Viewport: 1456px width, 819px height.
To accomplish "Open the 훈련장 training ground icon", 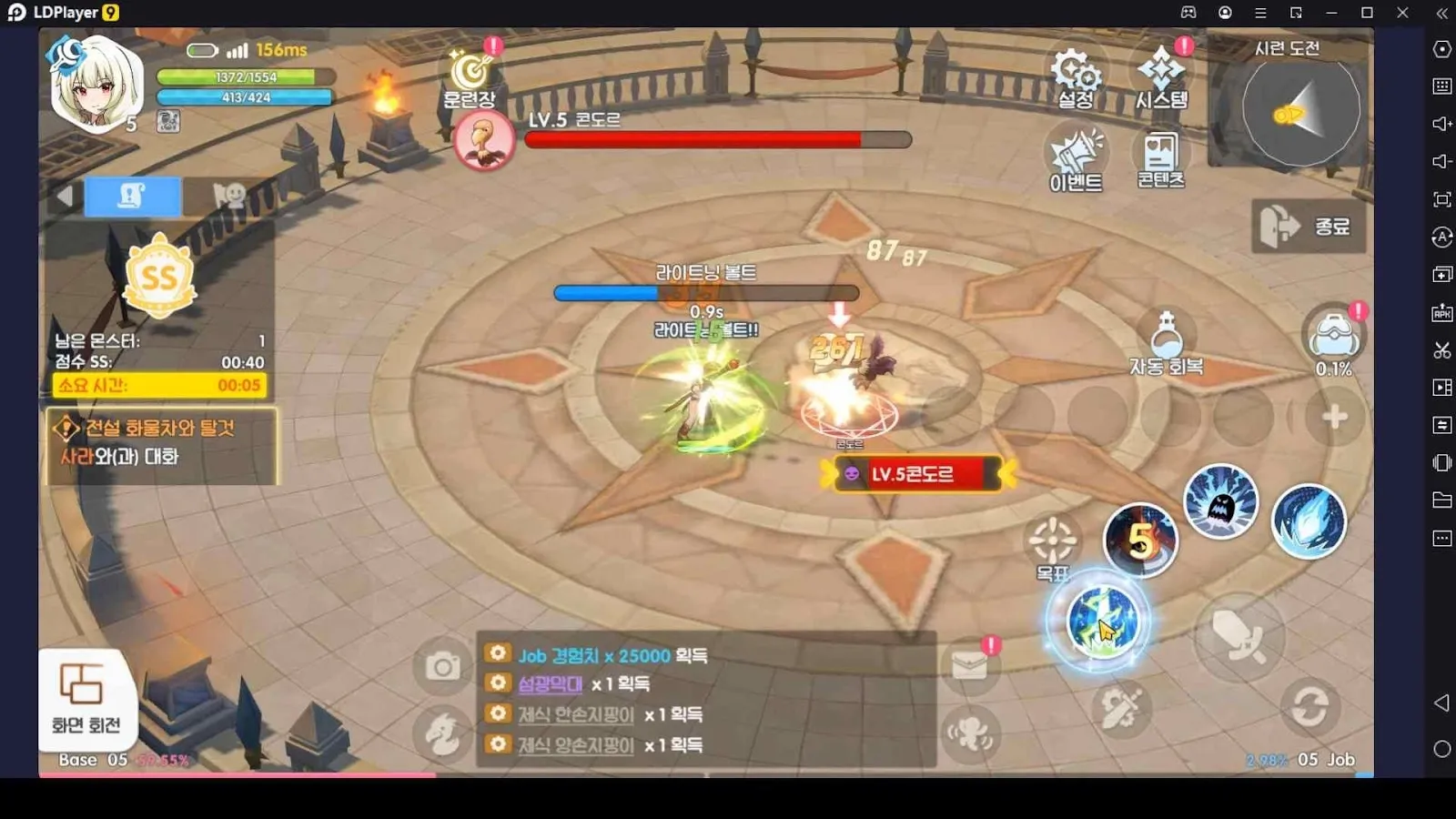I will [x=468, y=70].
